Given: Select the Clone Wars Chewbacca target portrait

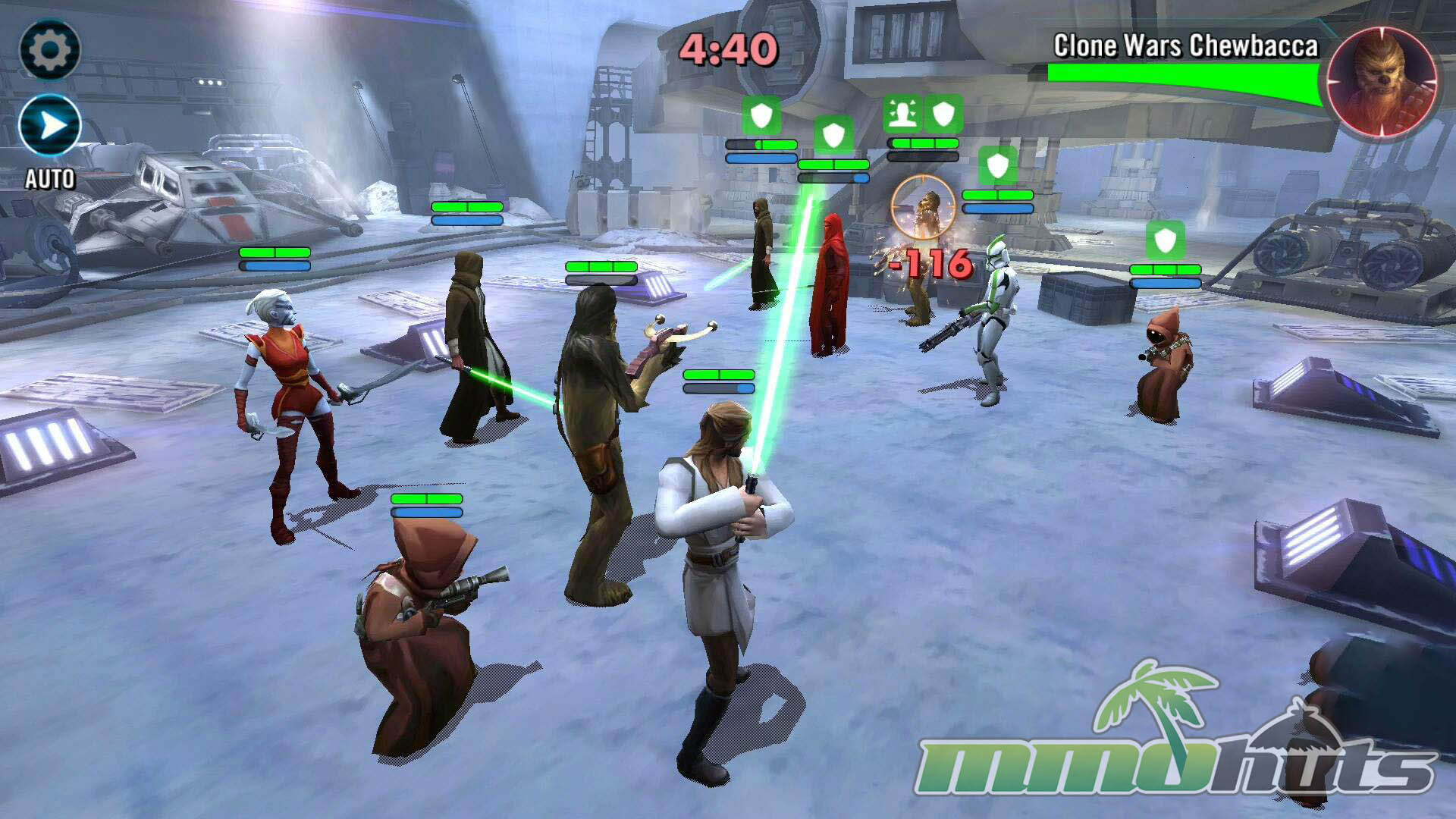Looking at the screenshot, I should tap(1382, 82).
